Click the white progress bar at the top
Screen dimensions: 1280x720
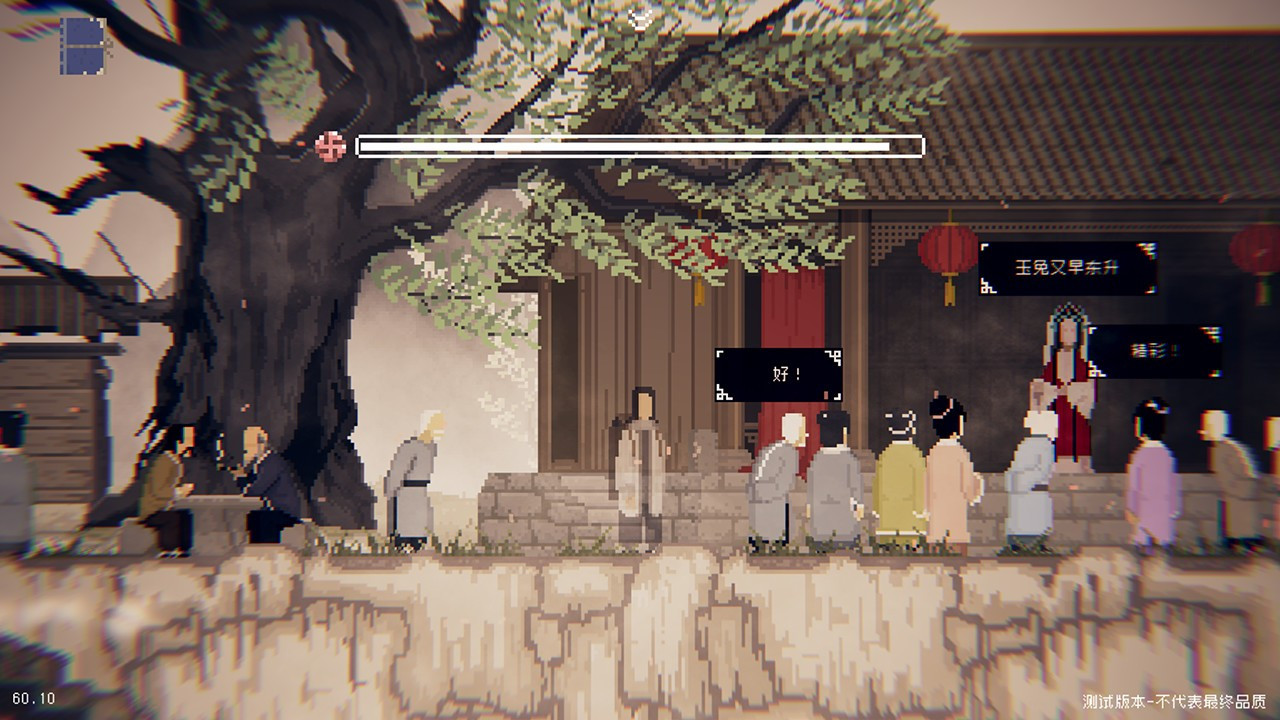637,146
